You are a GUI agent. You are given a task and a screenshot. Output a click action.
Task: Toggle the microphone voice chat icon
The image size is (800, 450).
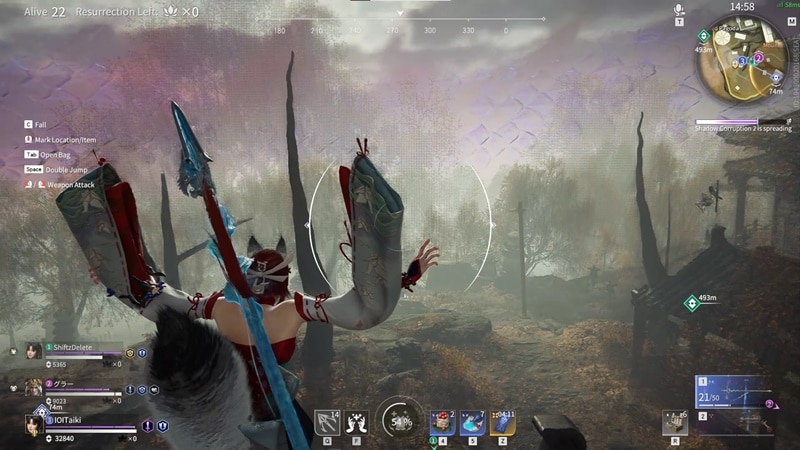[x=679, y=9]
